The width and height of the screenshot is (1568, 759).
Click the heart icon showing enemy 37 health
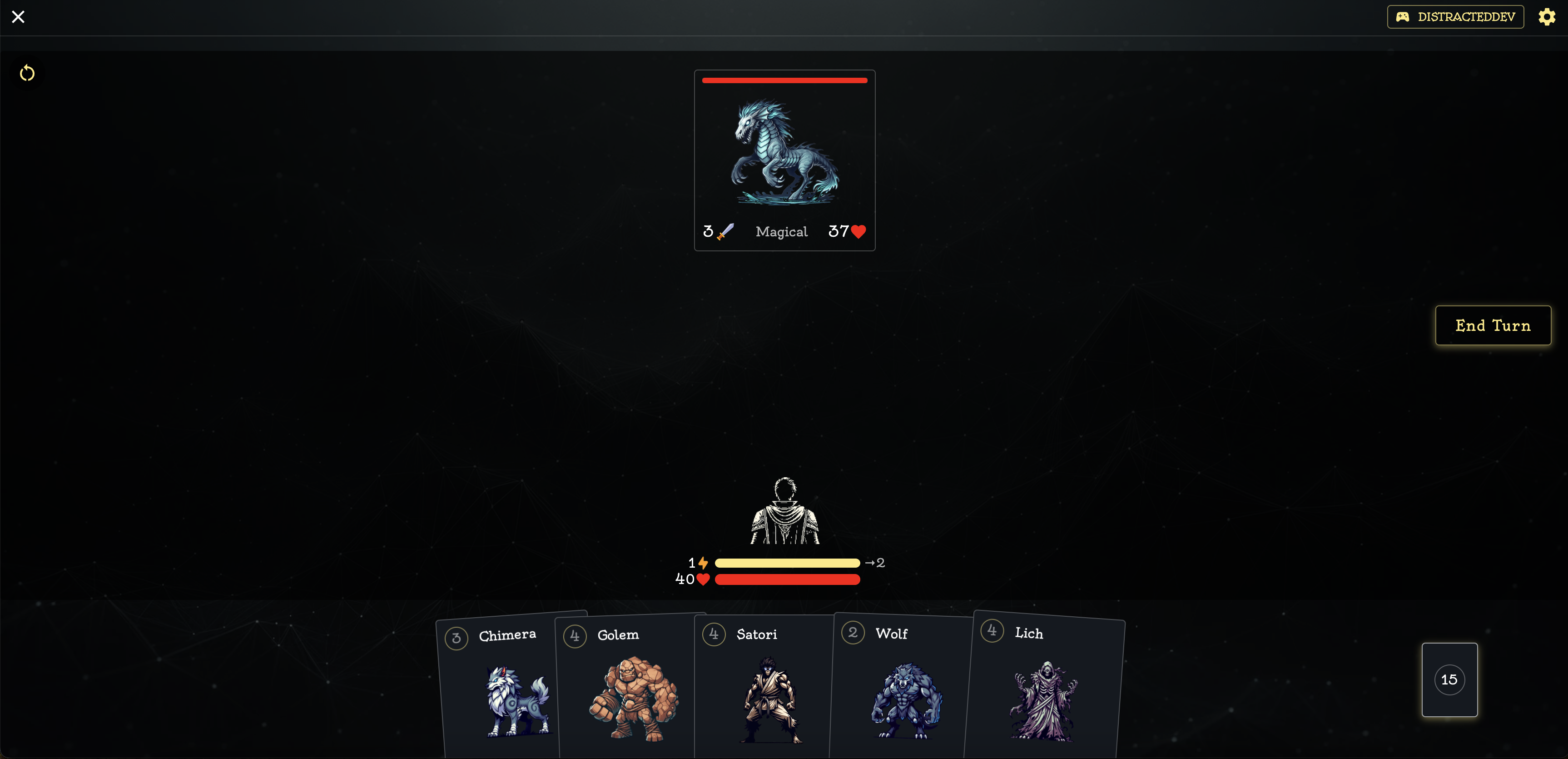[x=858, y=231]
